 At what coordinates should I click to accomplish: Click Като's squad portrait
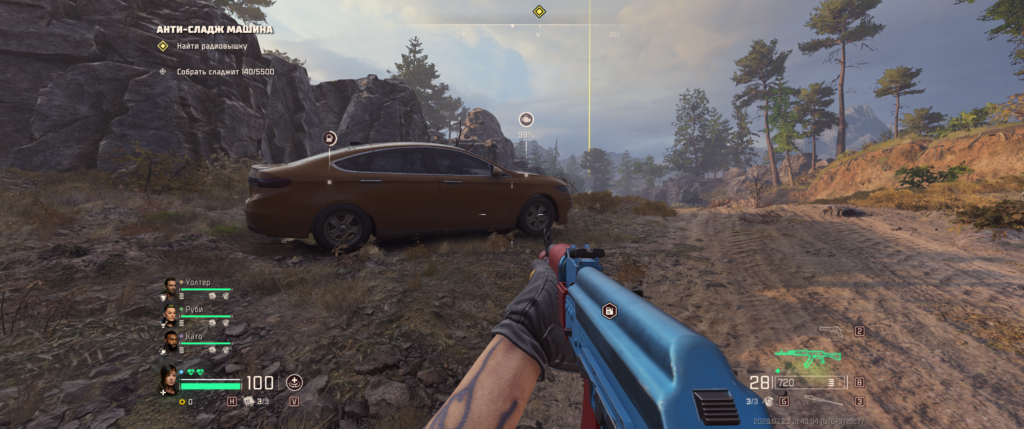pyautogui.click(x=170, y=341)
